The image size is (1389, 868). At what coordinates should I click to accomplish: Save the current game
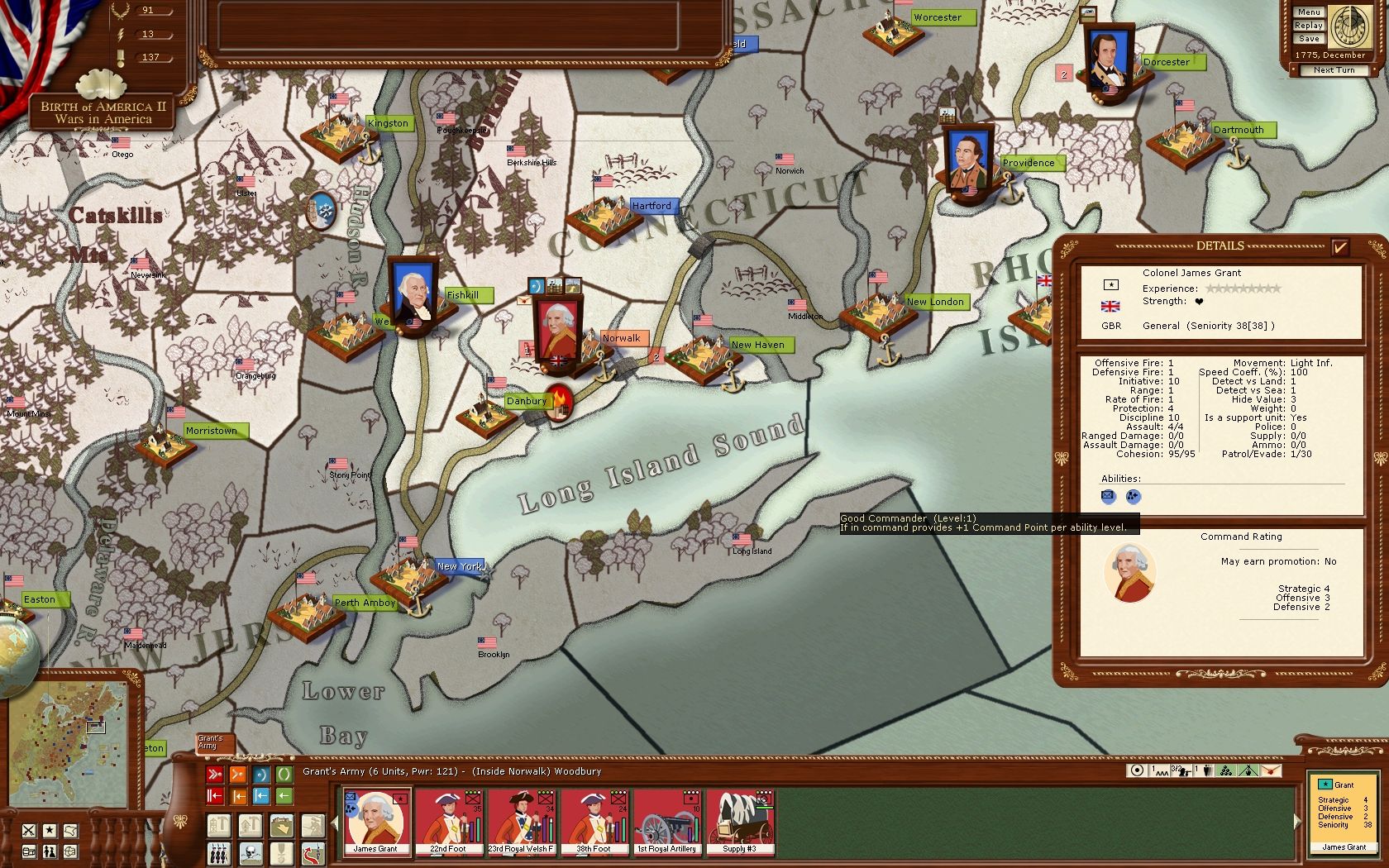point(1309,39)
